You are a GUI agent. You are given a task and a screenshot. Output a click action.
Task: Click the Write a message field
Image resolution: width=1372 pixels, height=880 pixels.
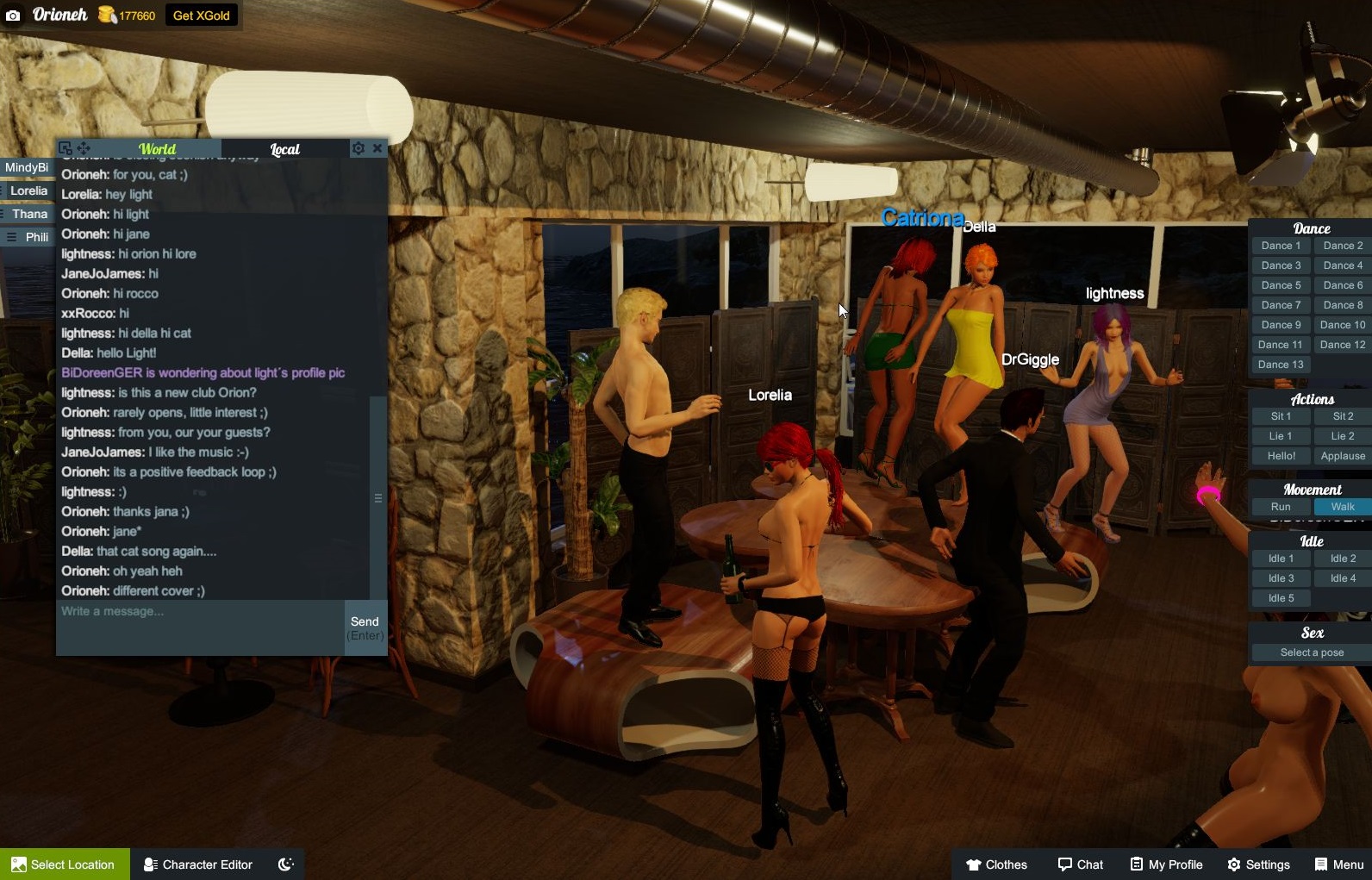(x=200, y=627)
